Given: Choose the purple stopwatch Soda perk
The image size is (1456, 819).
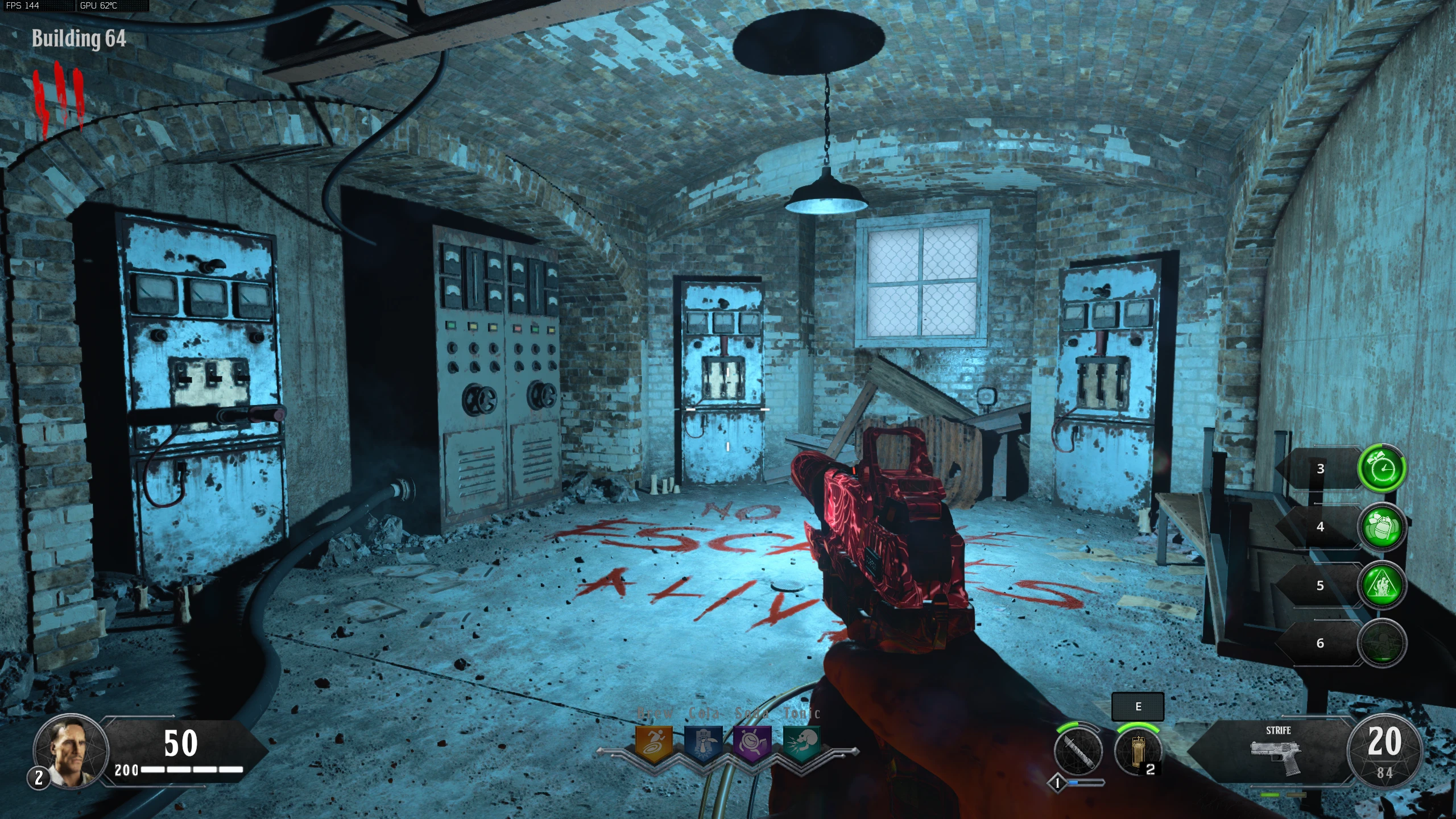Looking at the screenshot, I should click(752, 742).
